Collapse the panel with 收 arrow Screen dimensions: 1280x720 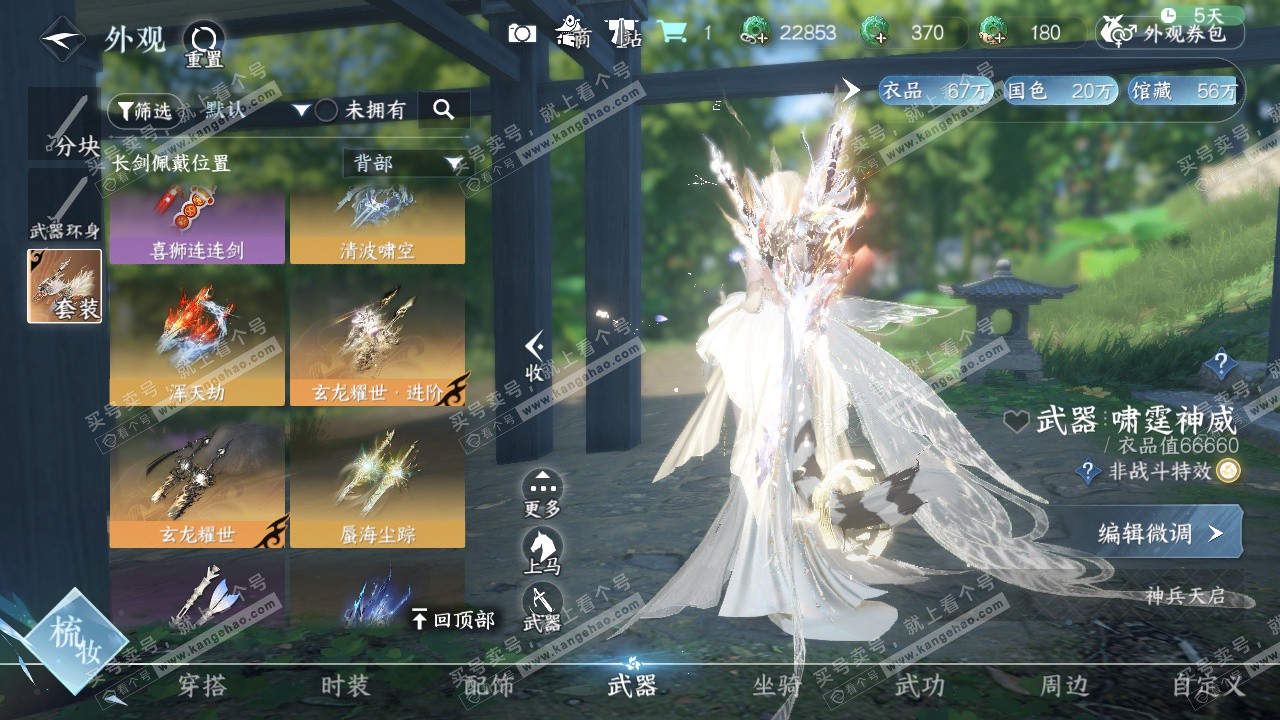[535, 357]
